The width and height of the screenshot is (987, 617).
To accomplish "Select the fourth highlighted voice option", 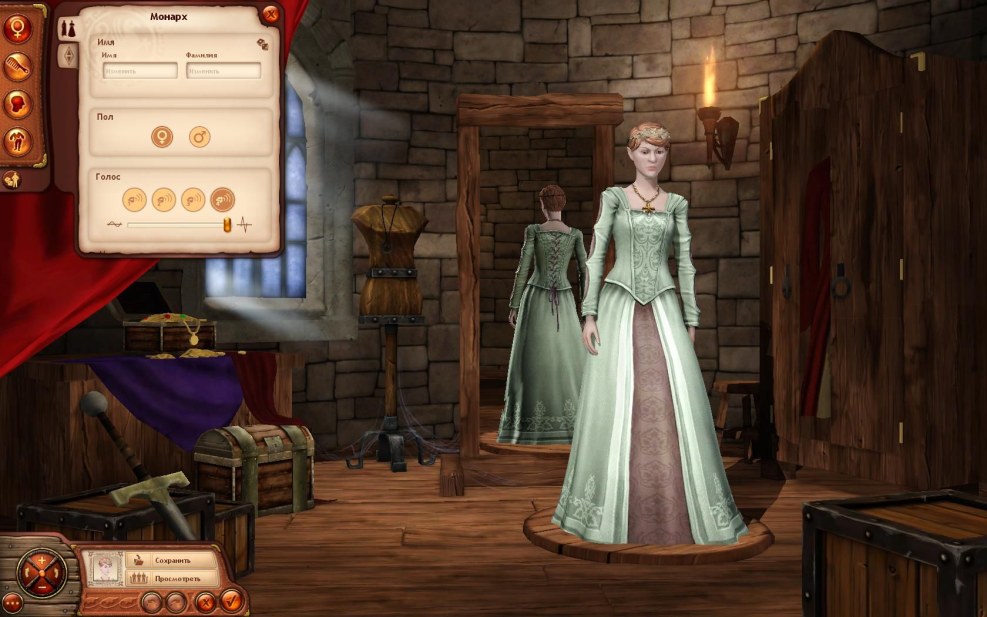I will pos(222,199).
